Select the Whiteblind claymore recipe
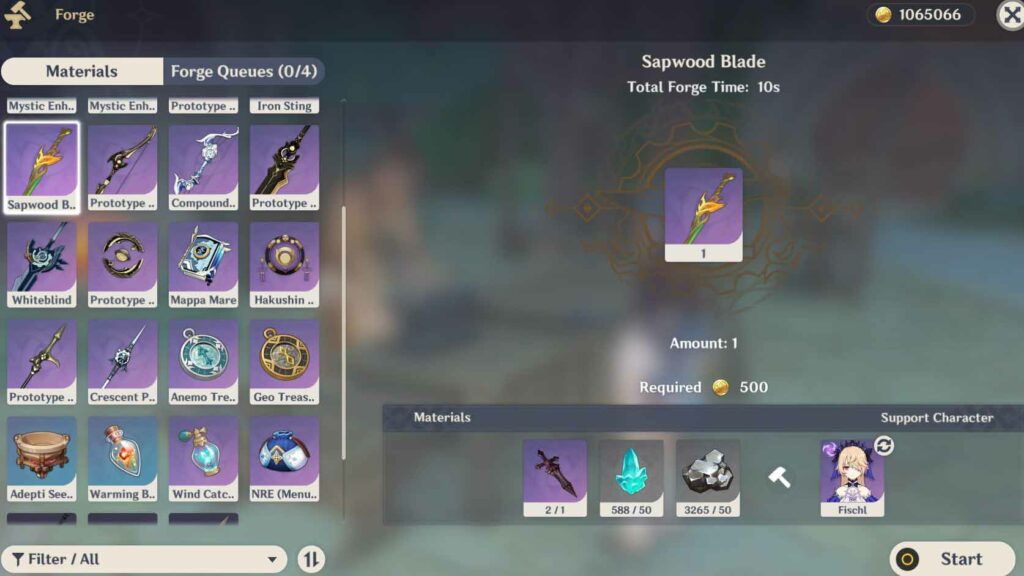The image size is (1024, 576). 42,264
